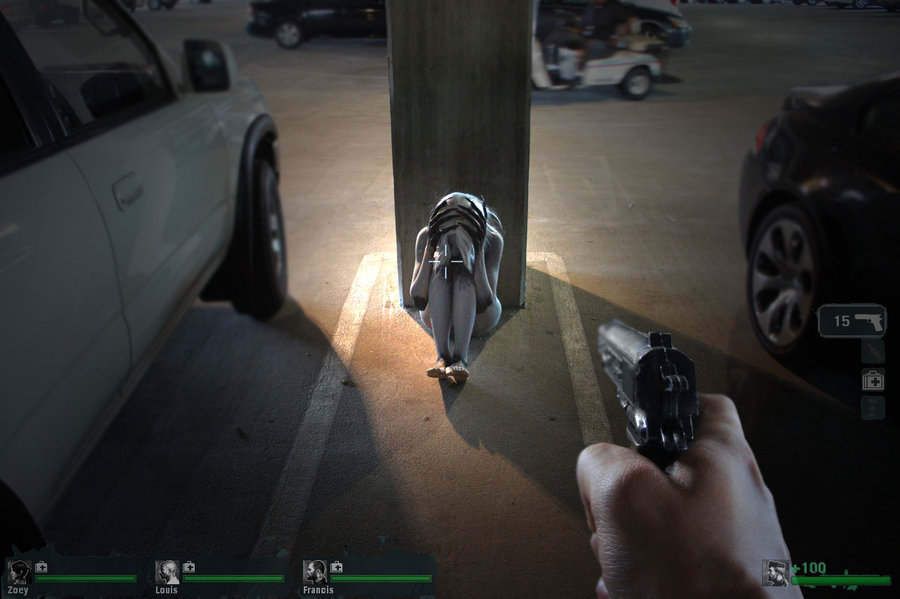Click Zoey's teammate portrait
Screen dimensions: 900x599
tap(19, 572)
